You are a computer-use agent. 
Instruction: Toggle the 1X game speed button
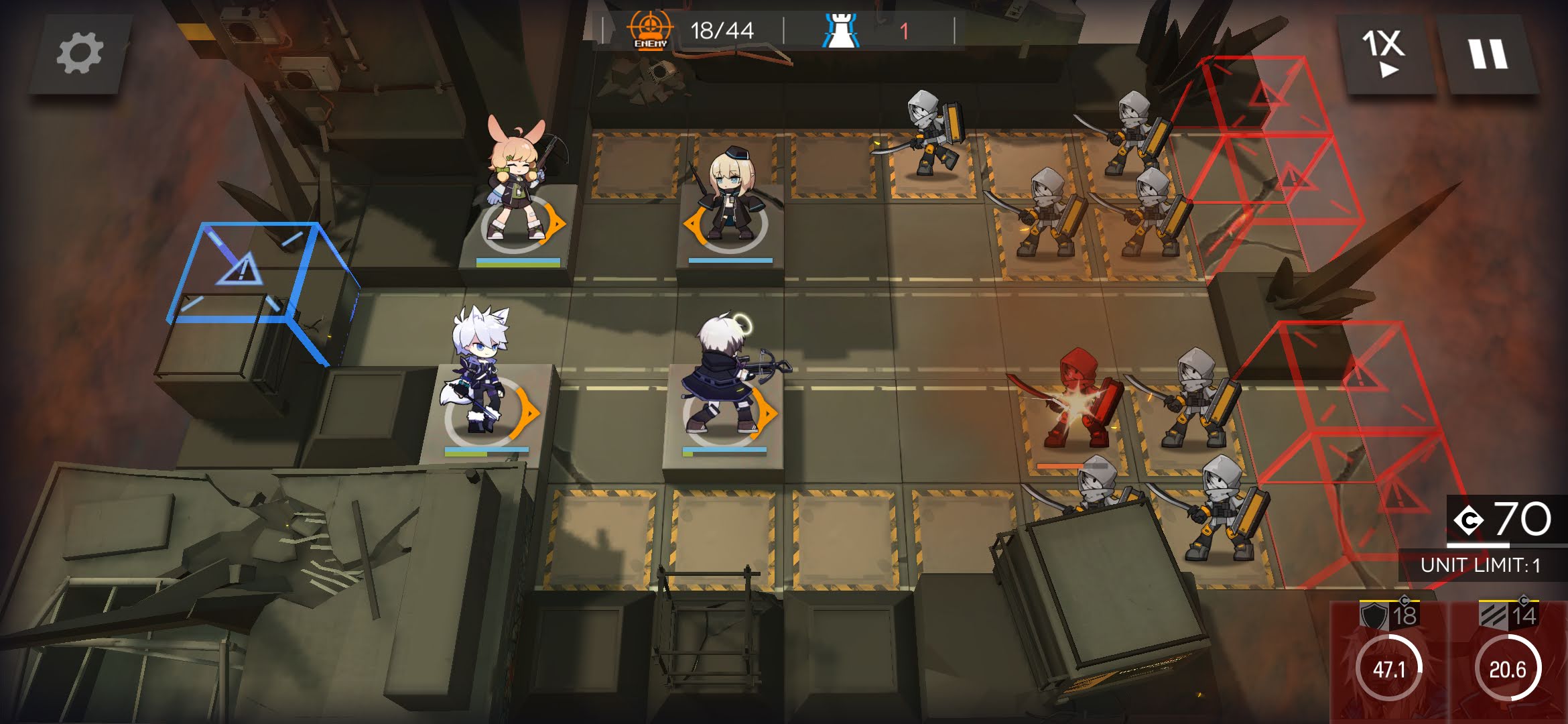click(1383, 54)
